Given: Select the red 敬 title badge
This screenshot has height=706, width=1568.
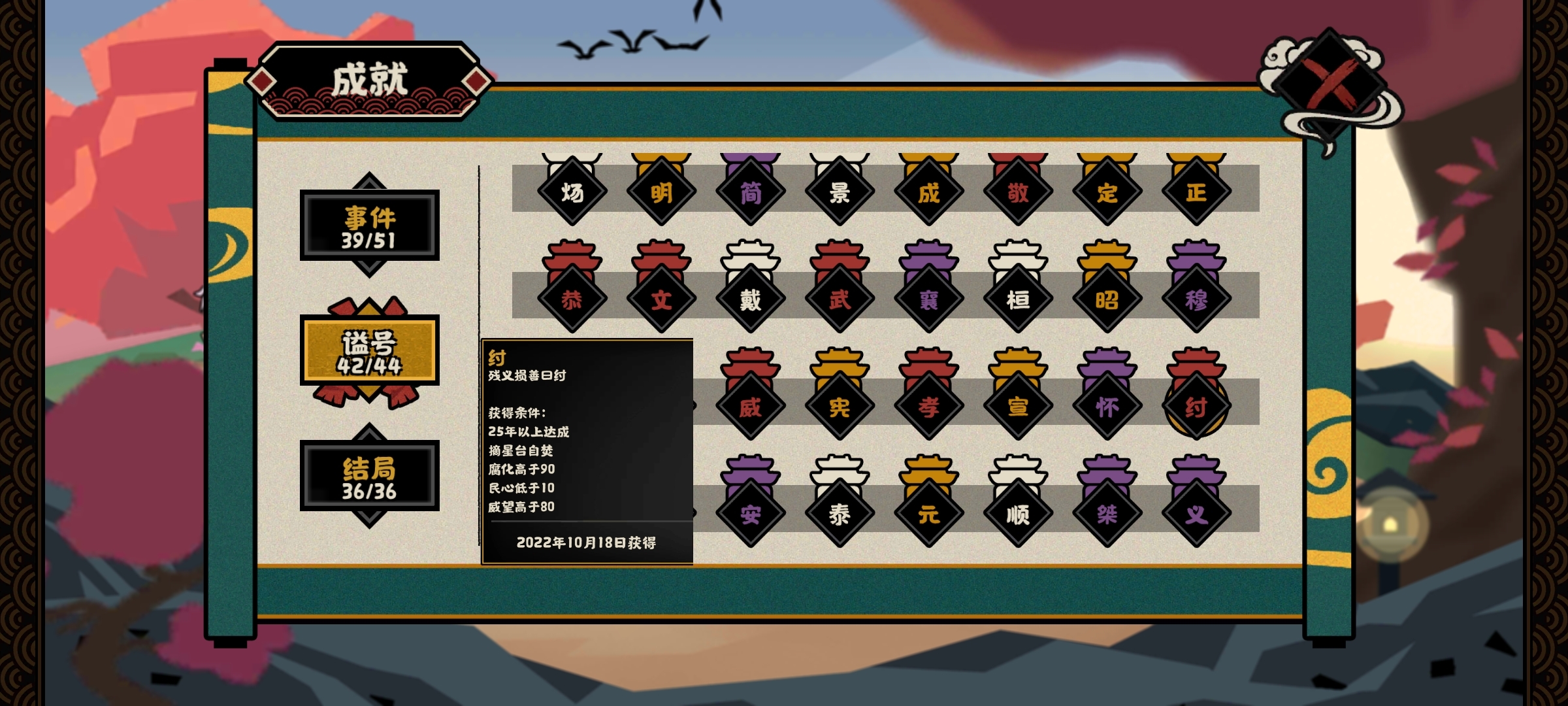Looking at the screenshot, I should click(x=1018, y=192).
